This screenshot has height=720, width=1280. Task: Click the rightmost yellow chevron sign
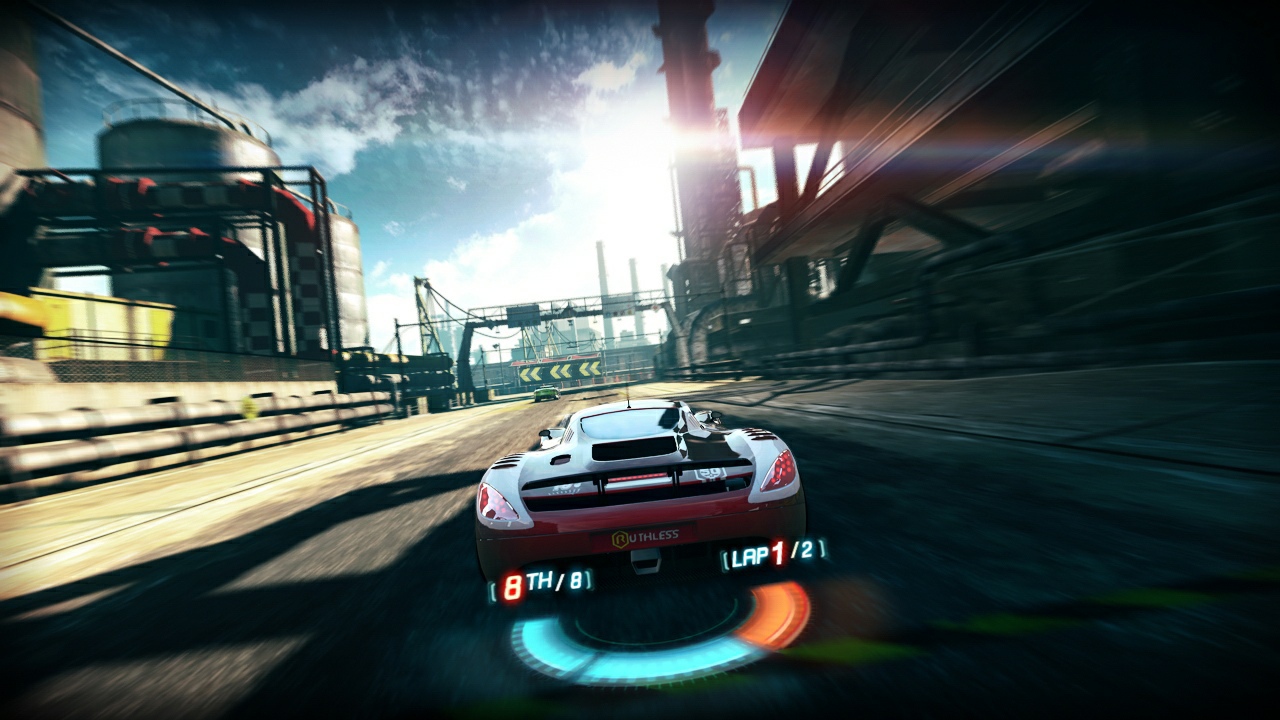(x=589, y=369)
